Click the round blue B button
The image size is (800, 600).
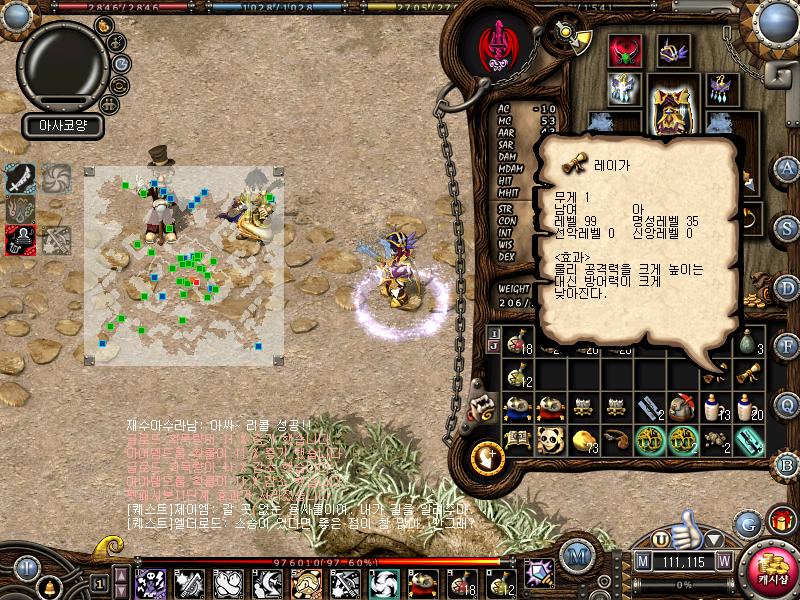point(788,463)
